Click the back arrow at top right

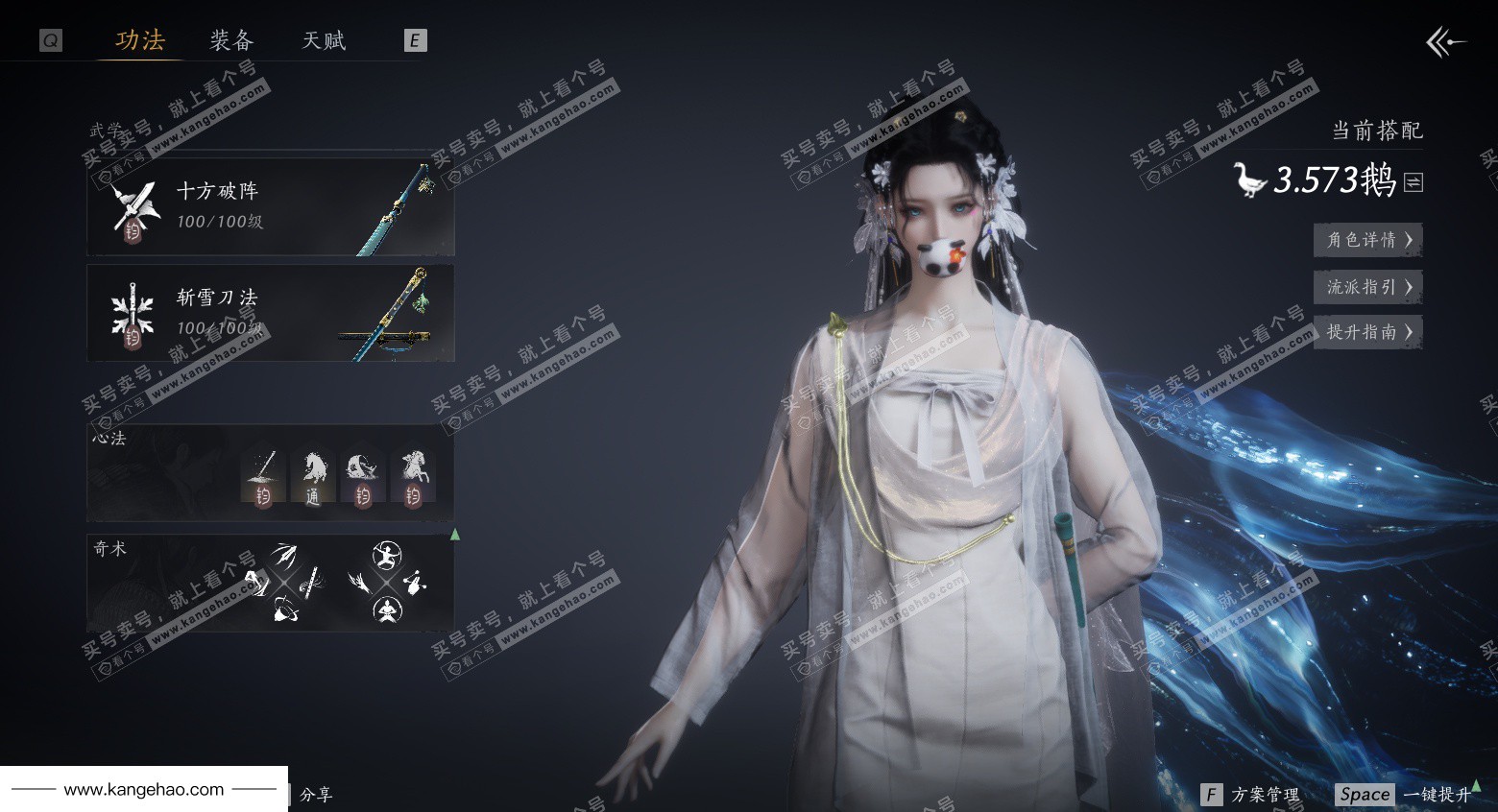tap(1445, 42)
